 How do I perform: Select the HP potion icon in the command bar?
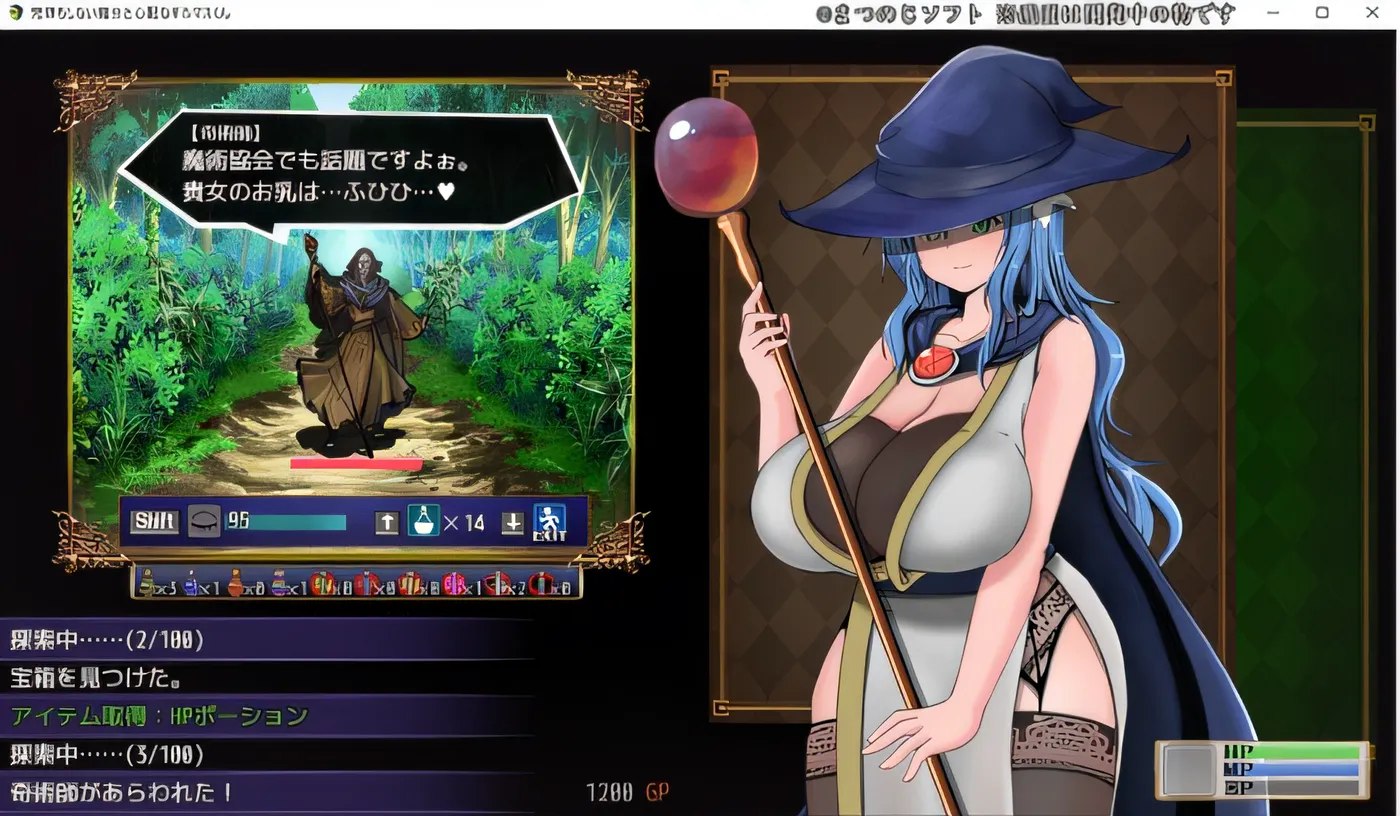[425, 521]
